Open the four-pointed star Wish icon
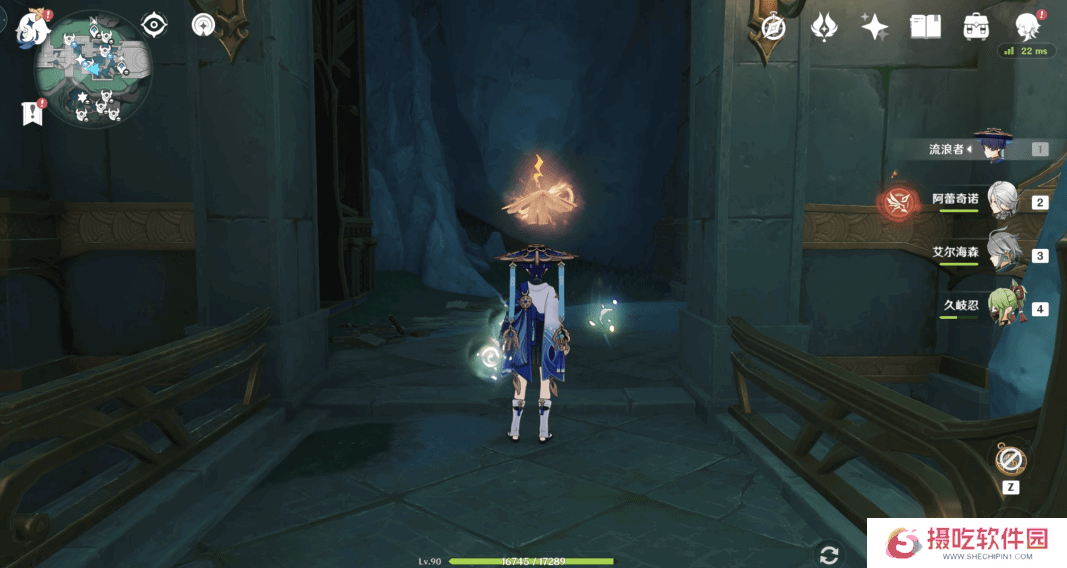1067x568 pixels. pyautogui.click(x=875, y=27)
